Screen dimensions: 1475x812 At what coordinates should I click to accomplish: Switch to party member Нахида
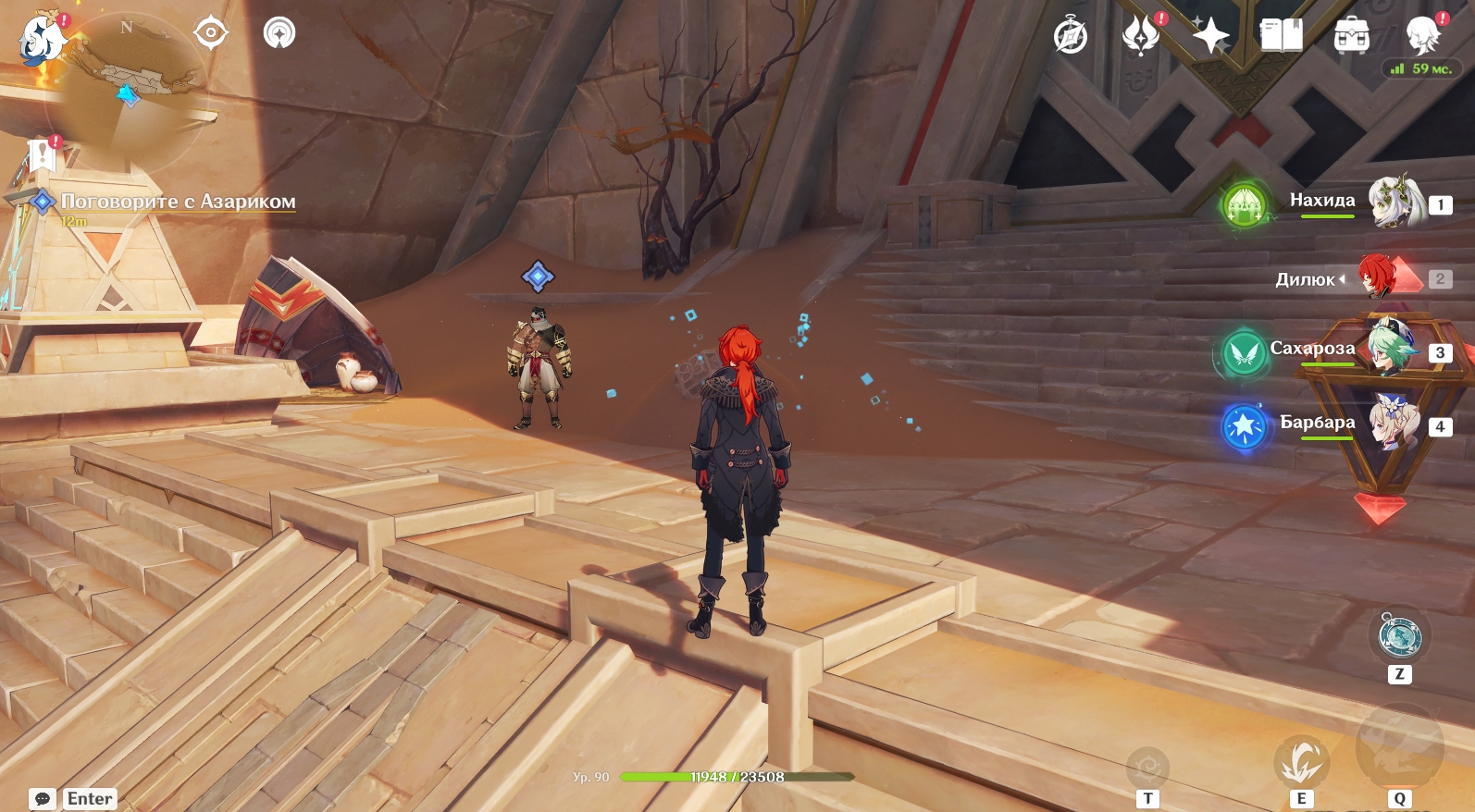click(1395, 202)
